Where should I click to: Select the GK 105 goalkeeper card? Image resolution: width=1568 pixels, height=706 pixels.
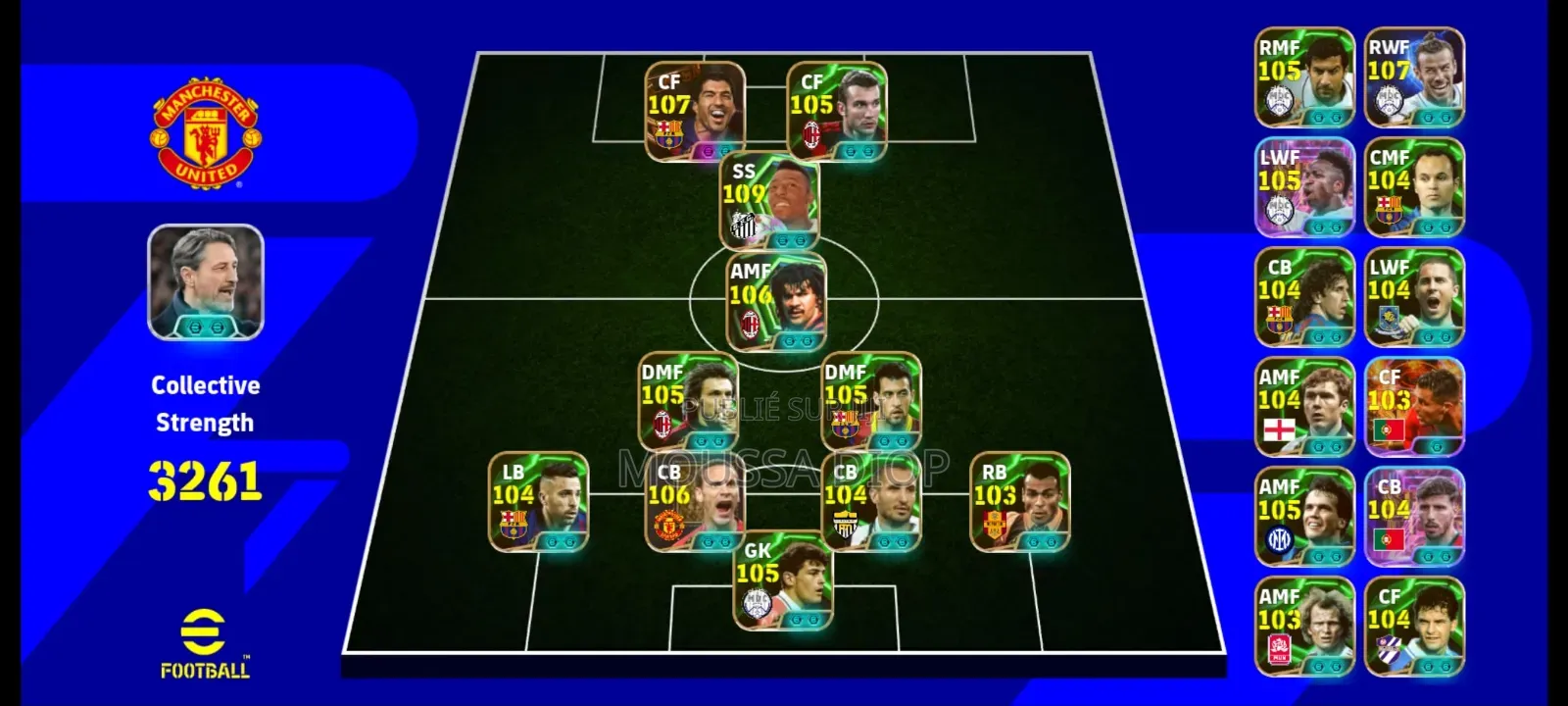click(x=783, y=580)
